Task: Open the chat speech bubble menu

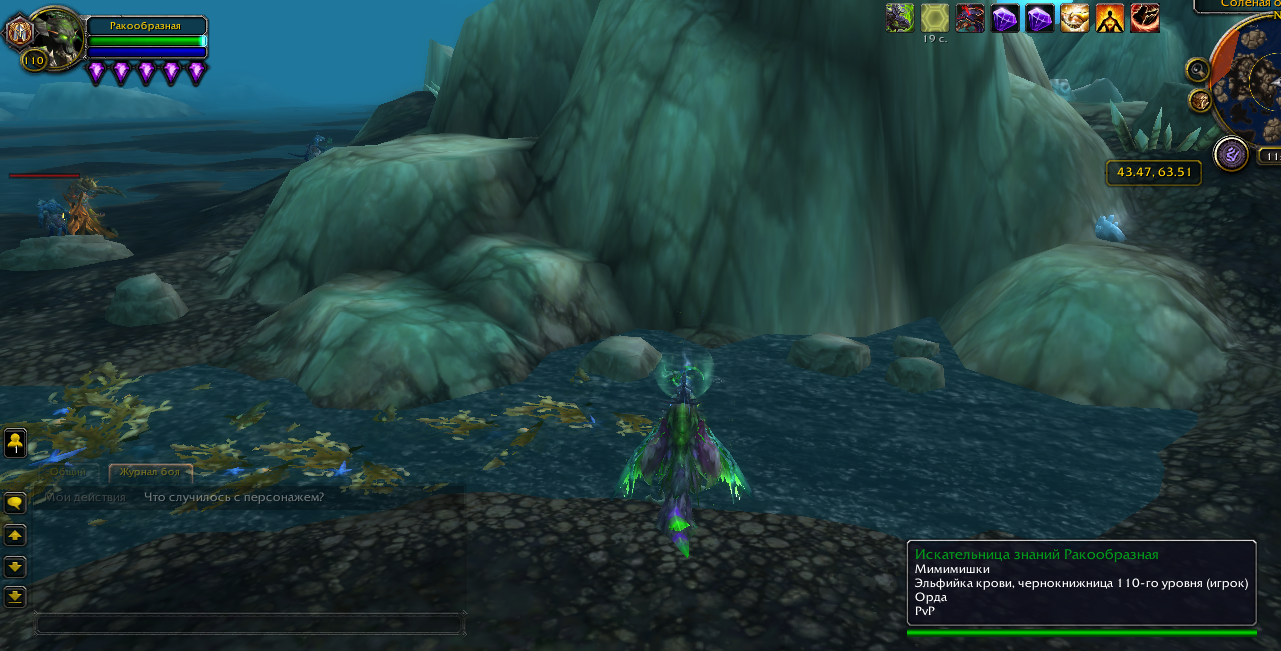Action: 15,503
